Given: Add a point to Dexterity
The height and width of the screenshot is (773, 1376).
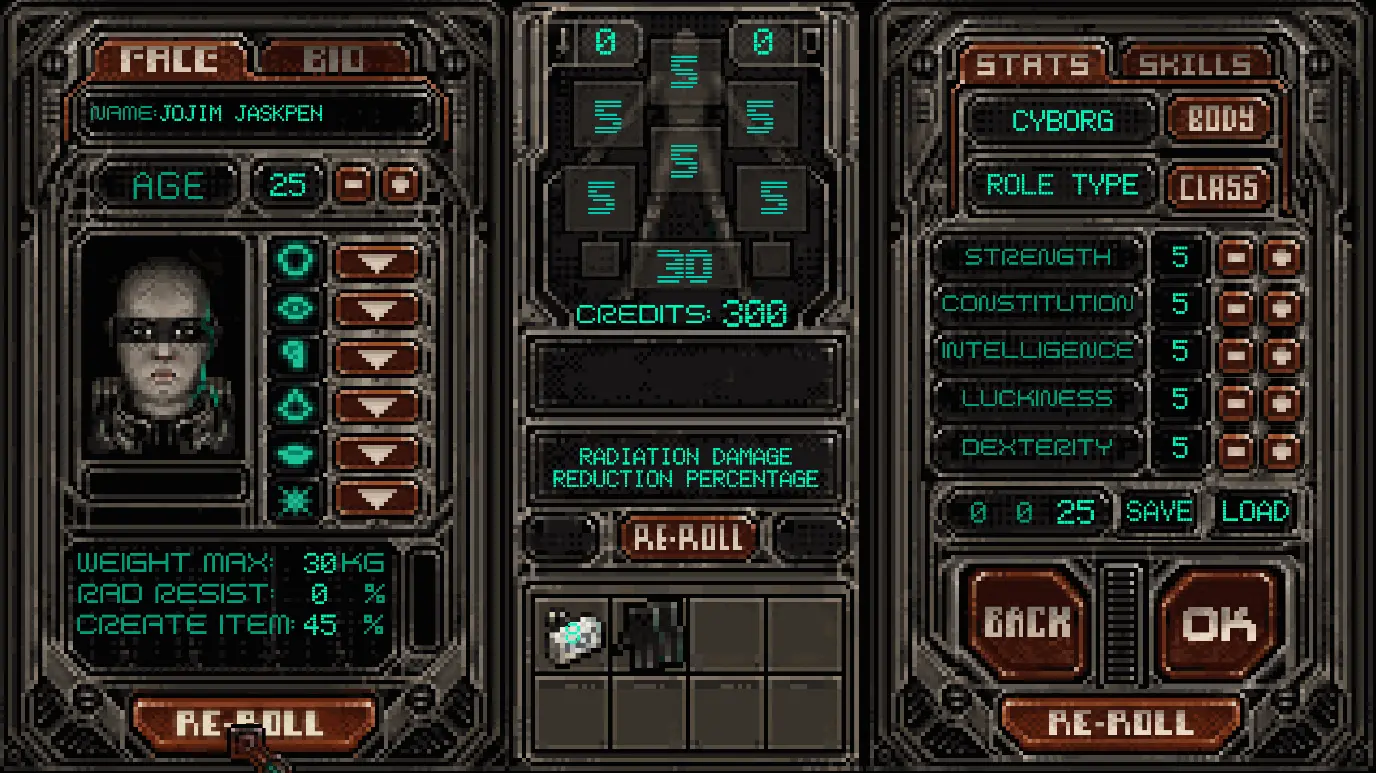Looking at the screenshot, I should pyautogui.click(x=1281, y=449).
